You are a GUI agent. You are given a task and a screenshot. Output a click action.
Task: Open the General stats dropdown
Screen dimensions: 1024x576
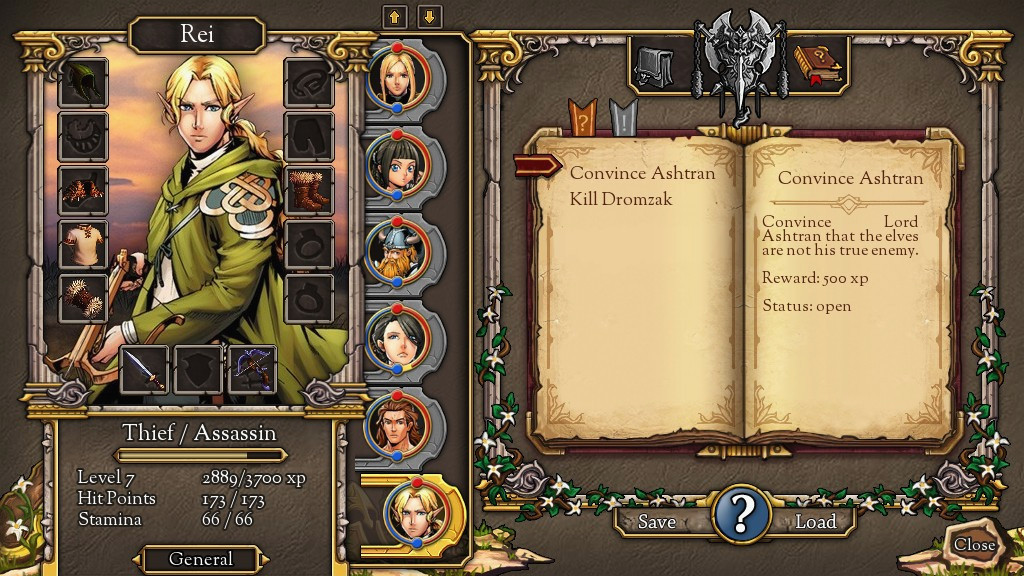201,559
